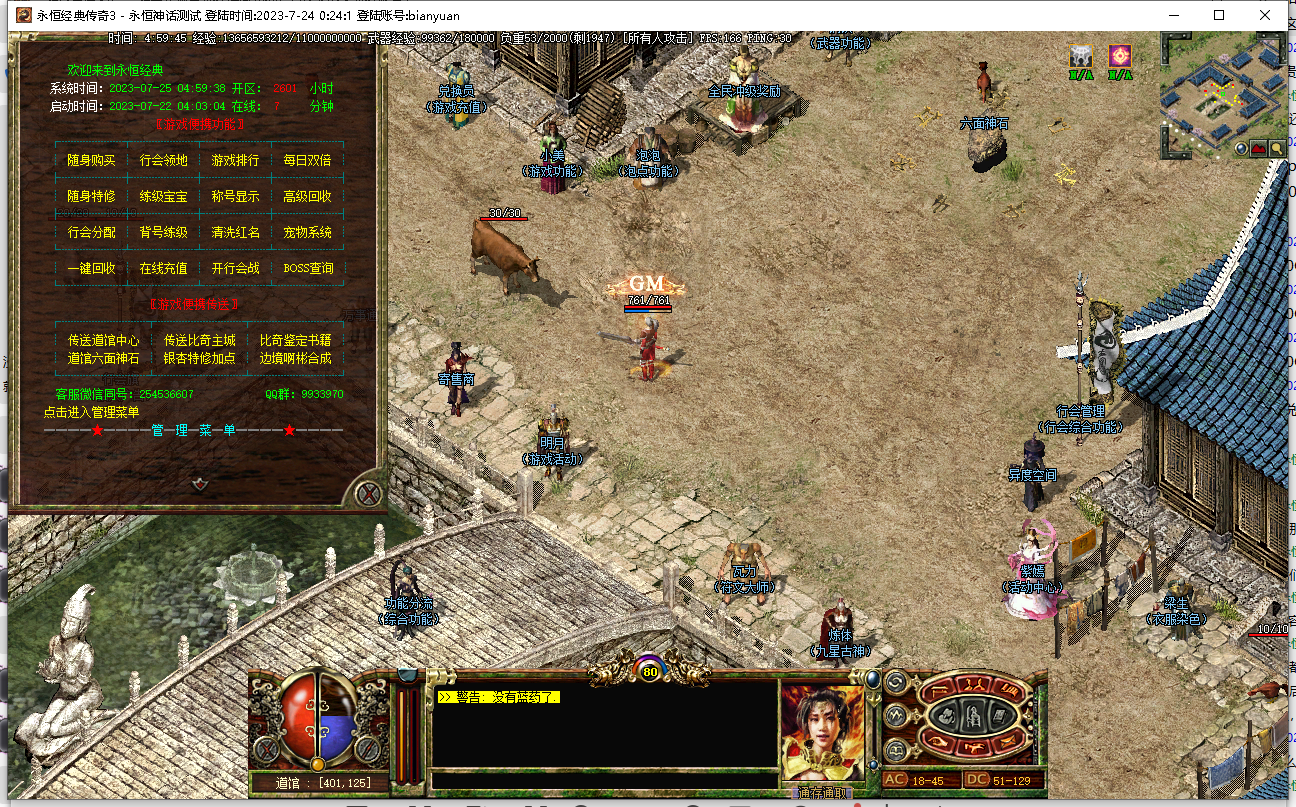
Task: Open the BOSS查询 lookup
Action: [x=307, y=268]
